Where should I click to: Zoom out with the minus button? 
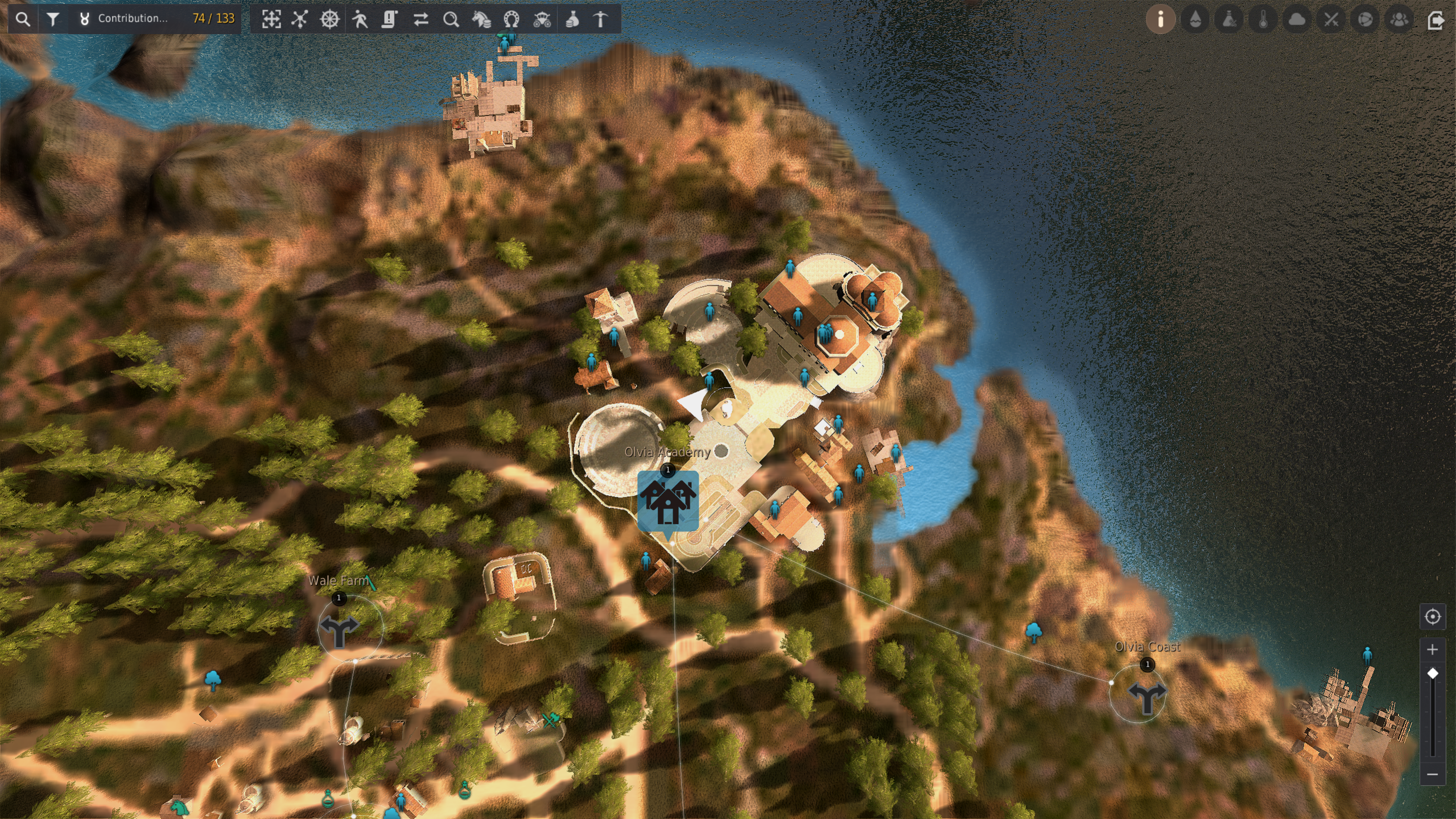point(1432,774)
